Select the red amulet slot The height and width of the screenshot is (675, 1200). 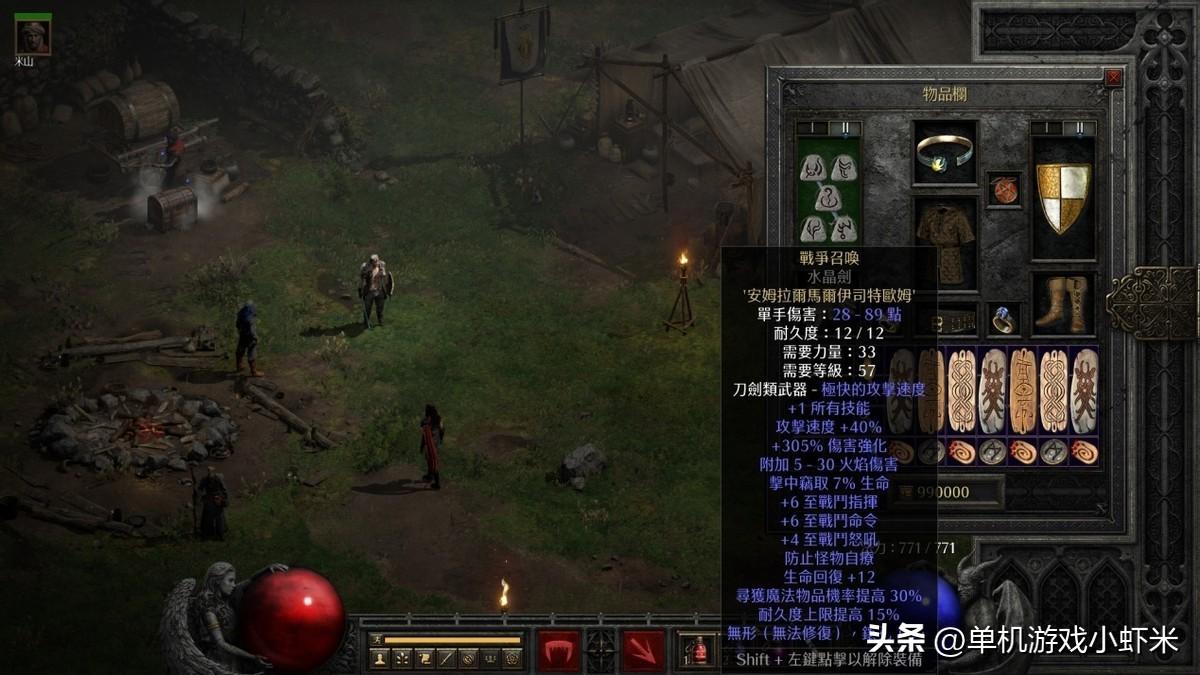(x=1004, y=189)
